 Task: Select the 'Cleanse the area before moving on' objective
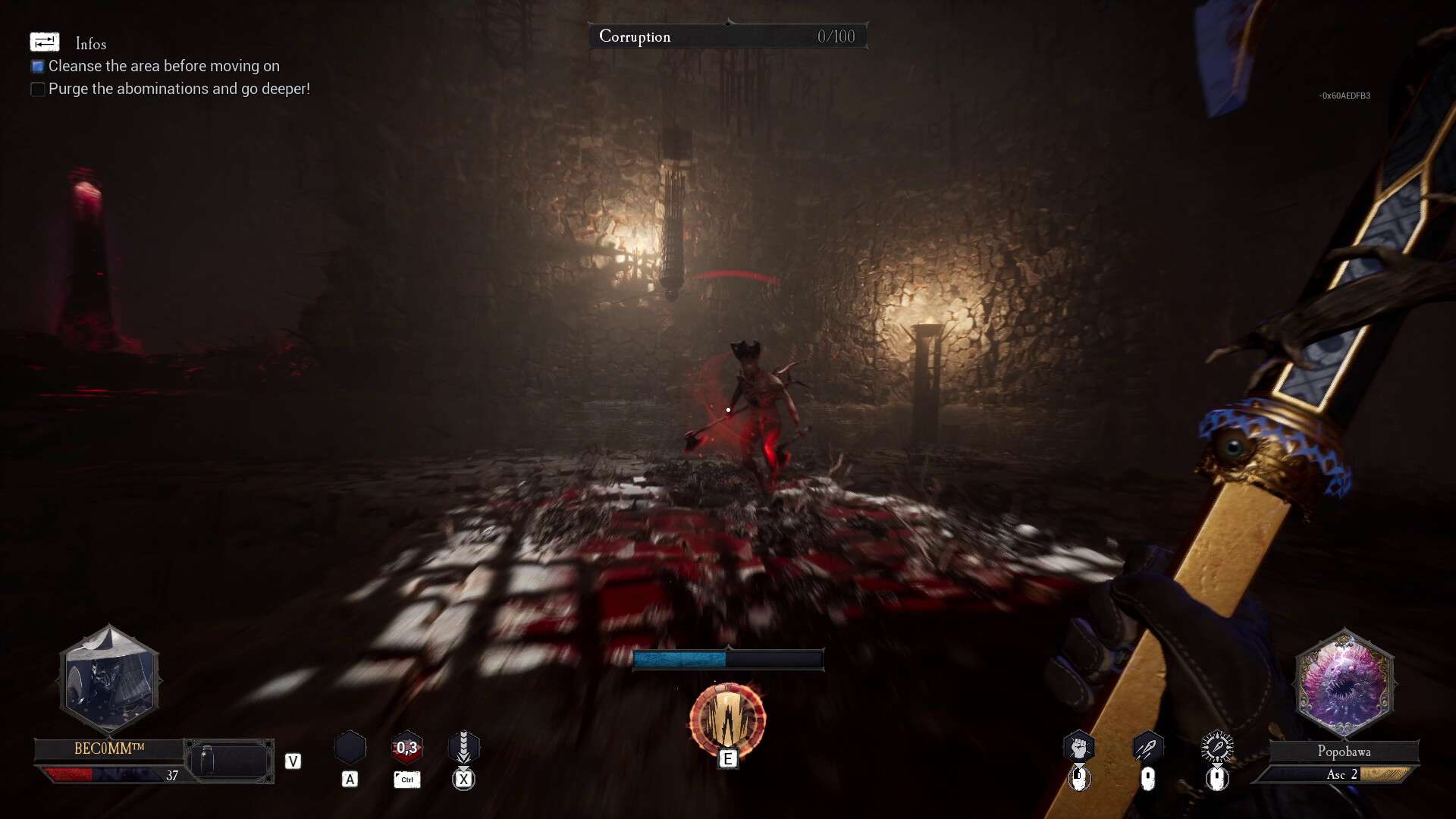click(164, 67)
